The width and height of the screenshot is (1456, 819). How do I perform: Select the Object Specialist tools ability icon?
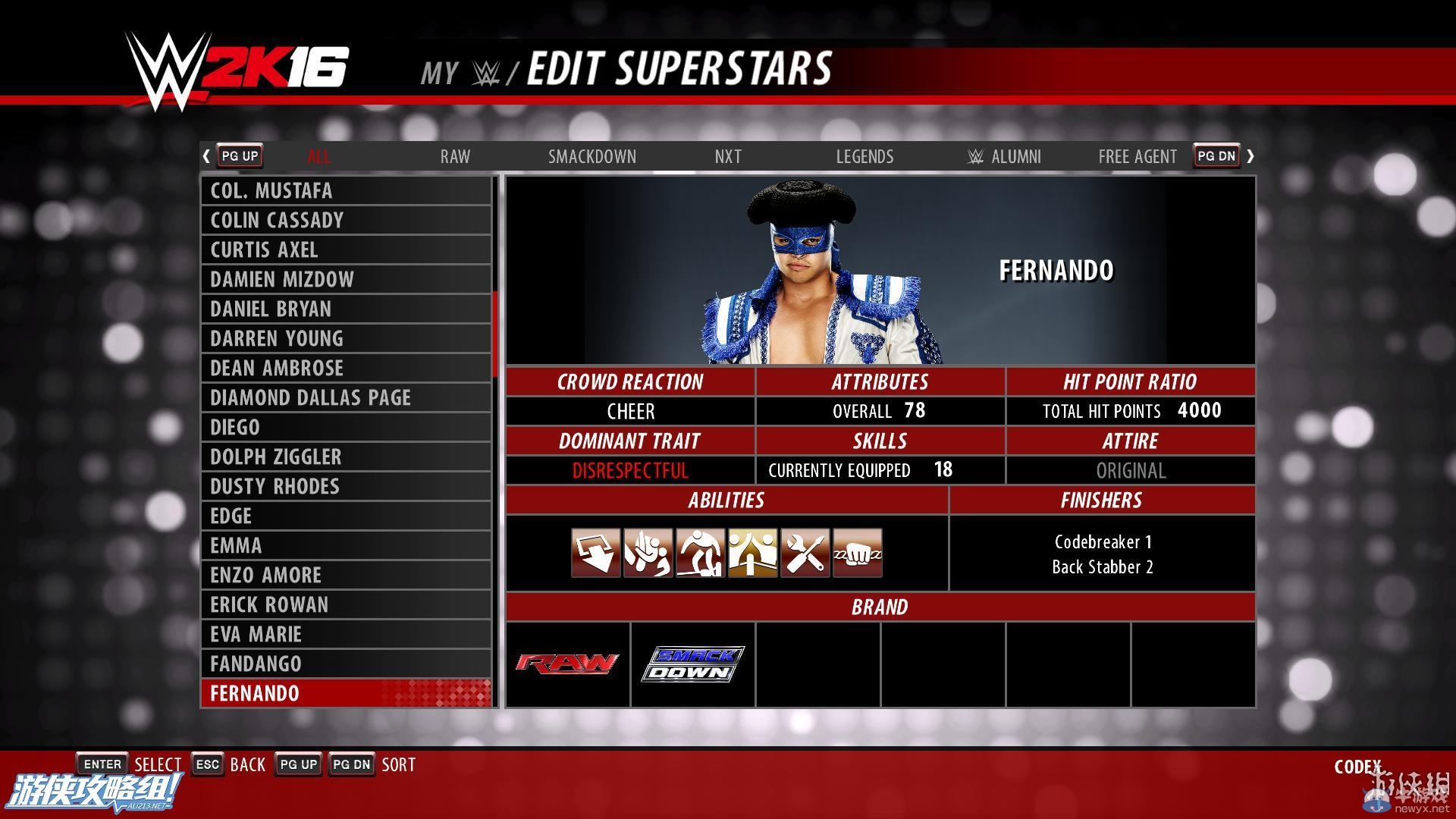point(805,554)
